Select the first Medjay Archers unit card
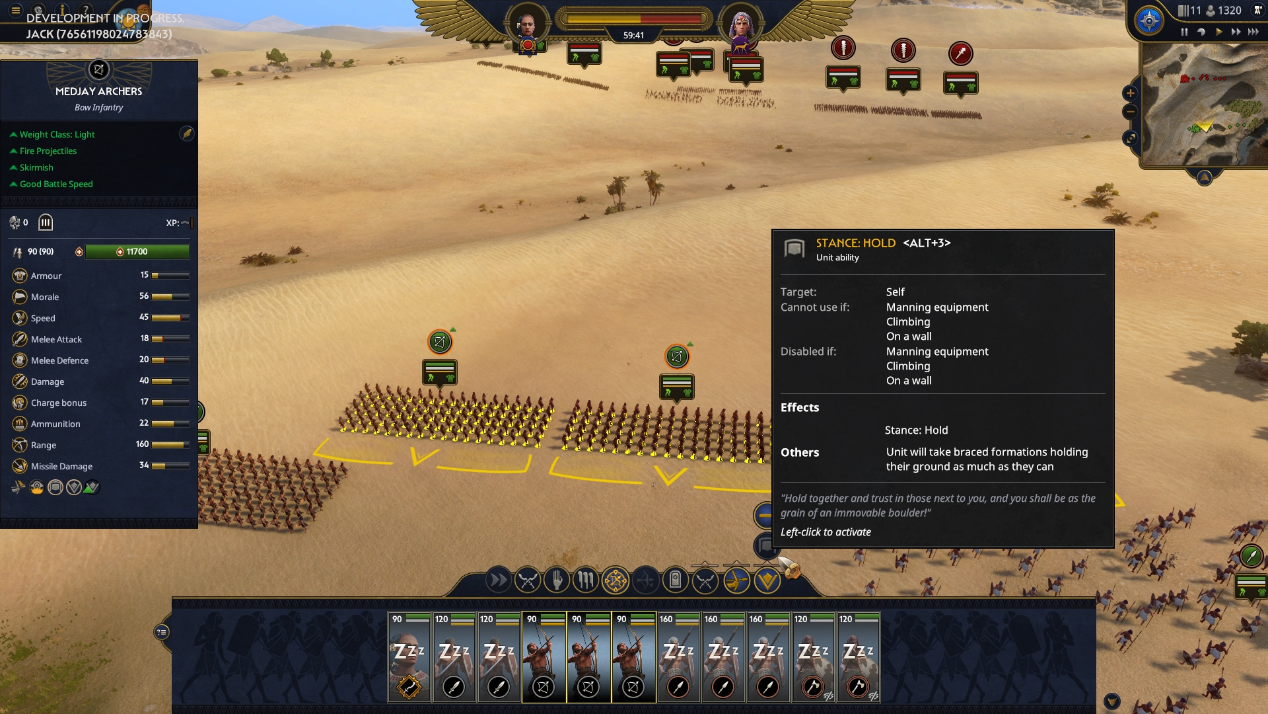Image resolution: width=1268 pixels, height=714 pixels. [x=543, y=658]
